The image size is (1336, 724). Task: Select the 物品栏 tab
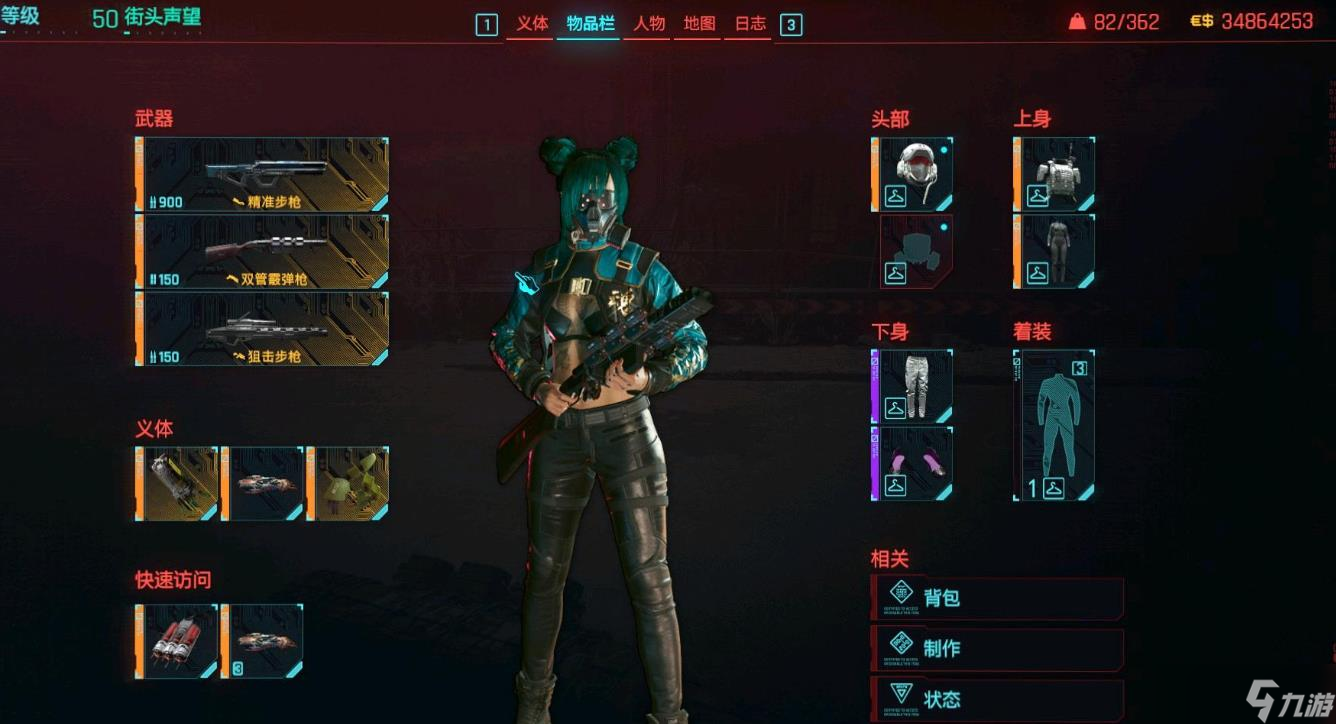[x=590, y=24]
